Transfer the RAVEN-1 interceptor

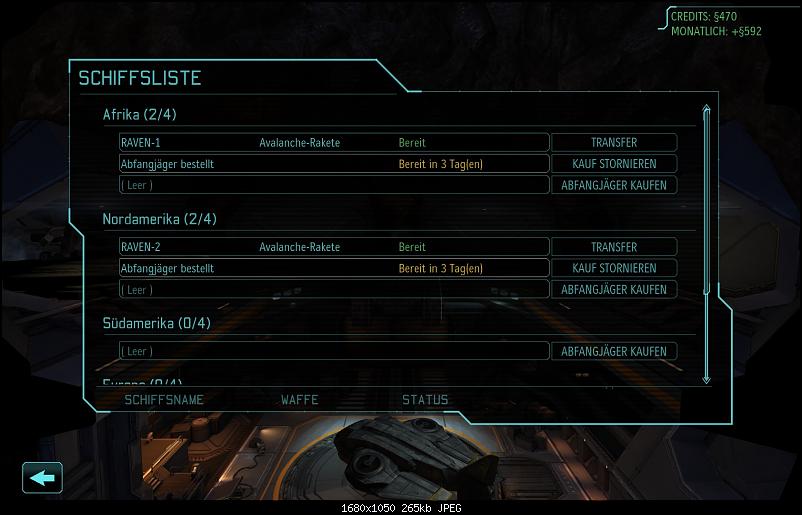coord(614,143)
